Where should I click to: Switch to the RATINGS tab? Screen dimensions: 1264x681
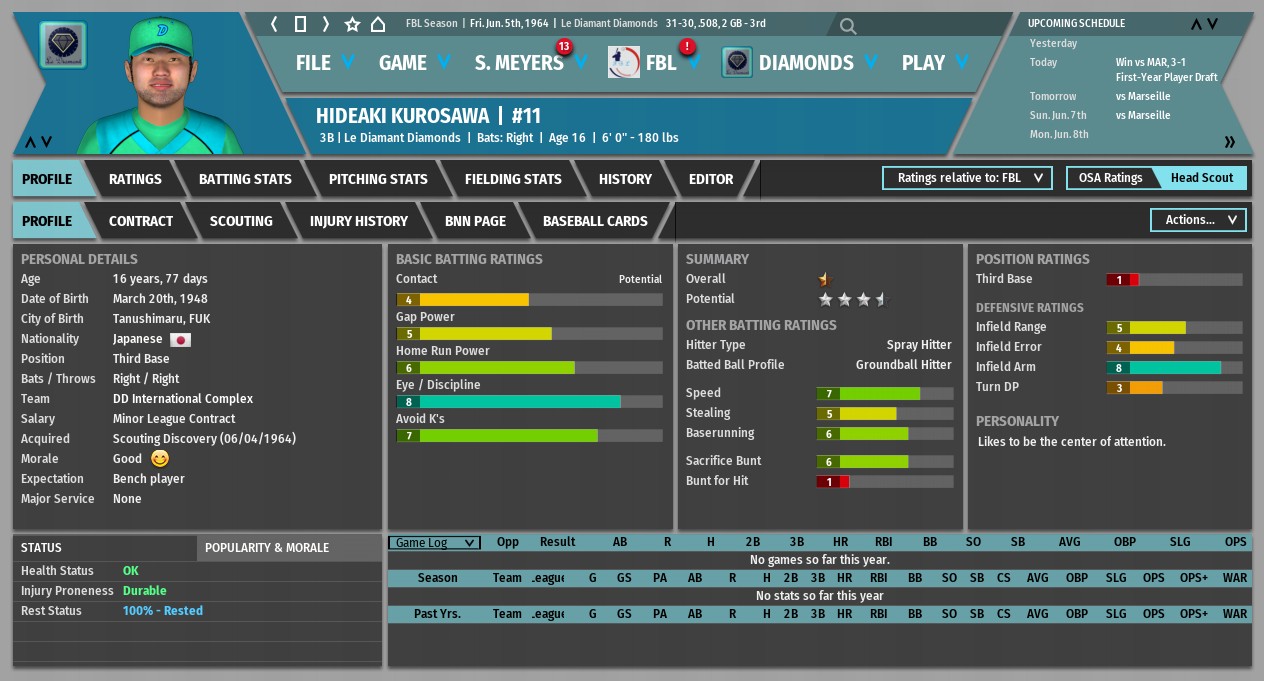click(135, 179)
